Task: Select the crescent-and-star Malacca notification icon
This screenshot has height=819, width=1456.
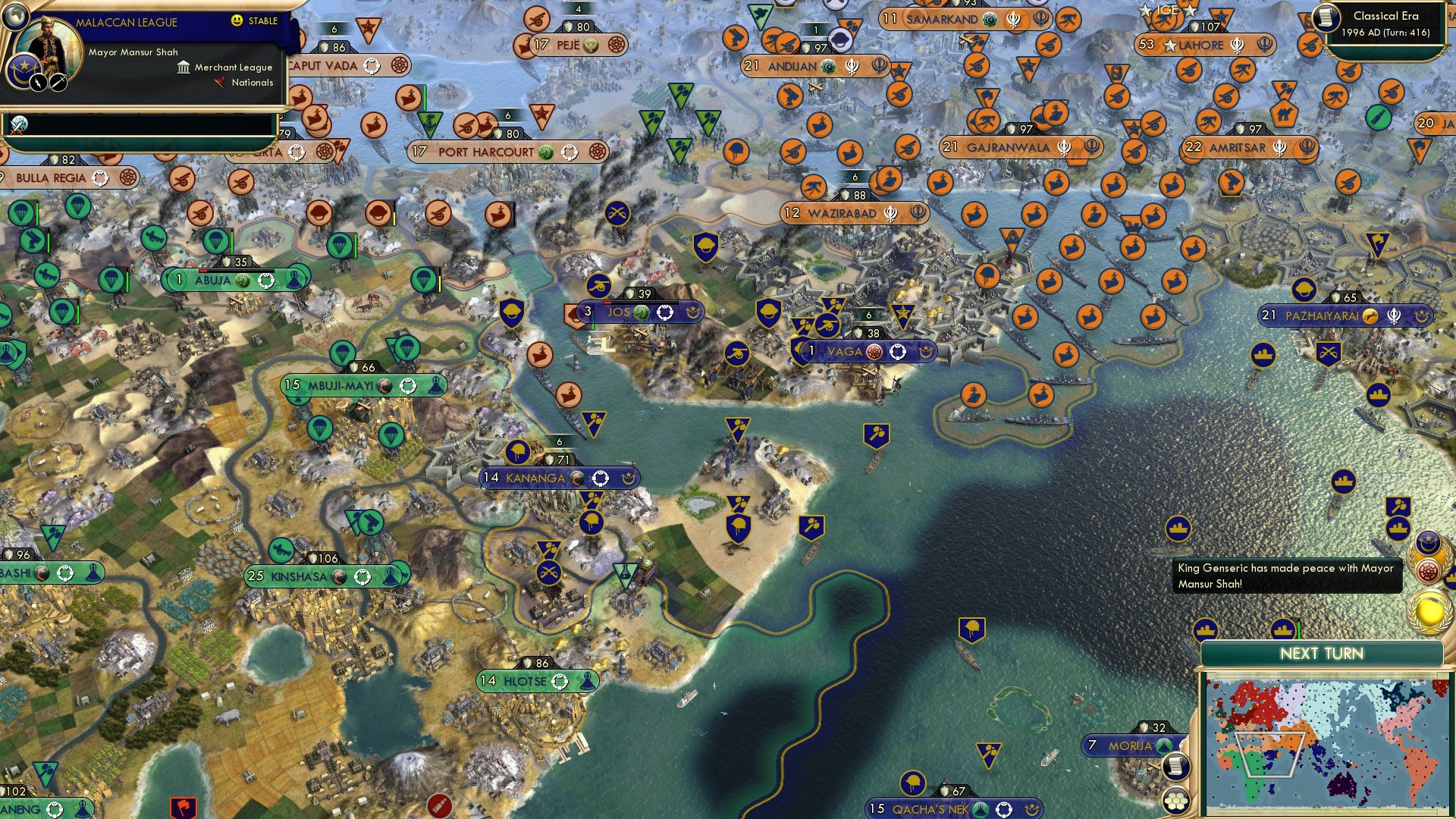Action: point(1428,541)
